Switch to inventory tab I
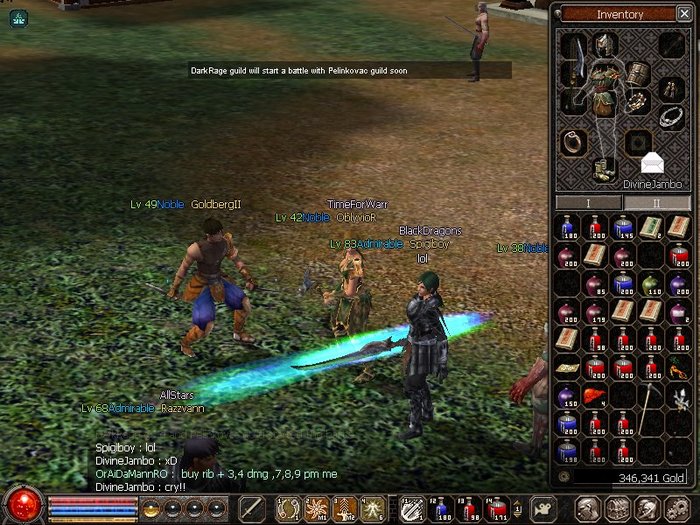 click(588, 203)
